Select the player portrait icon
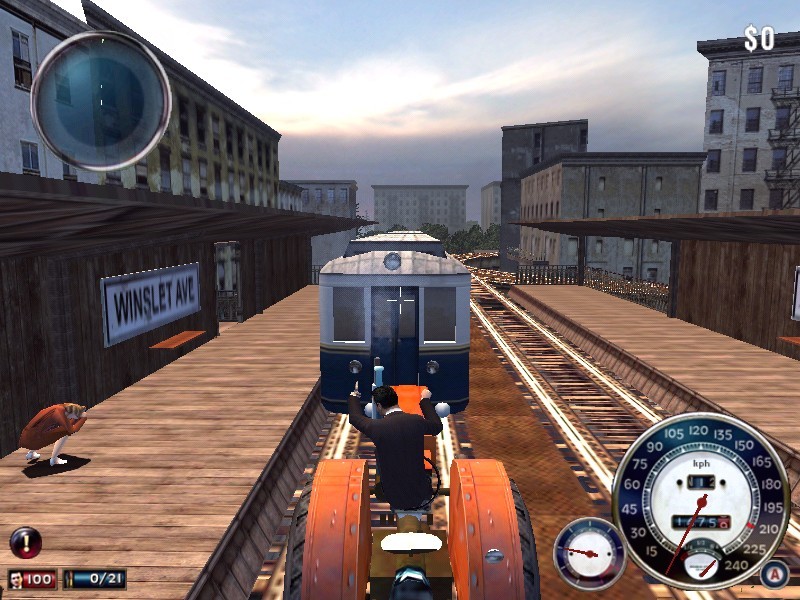This screenshot has height=600, width=800. [x=19, y=579]
